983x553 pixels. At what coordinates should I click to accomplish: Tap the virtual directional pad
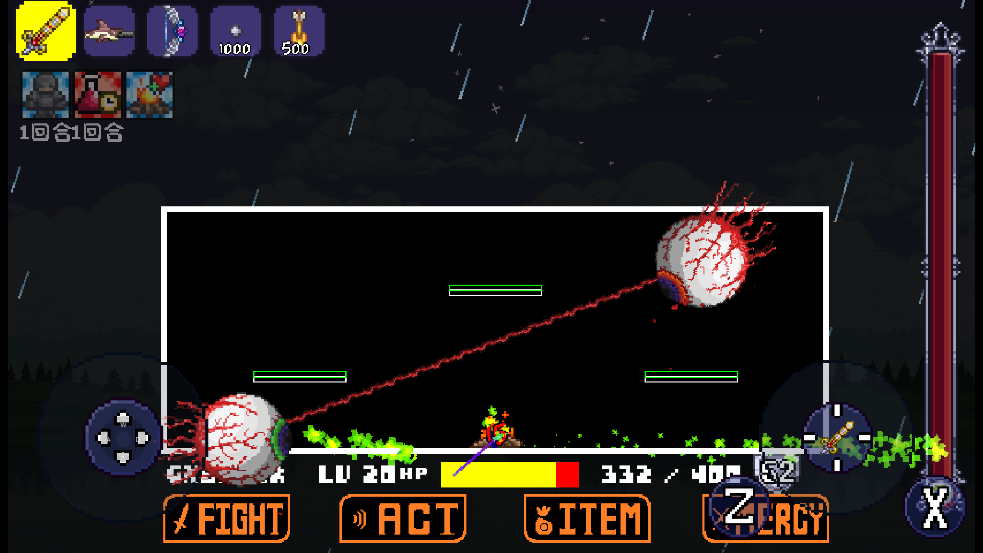(x=123, y=437)
